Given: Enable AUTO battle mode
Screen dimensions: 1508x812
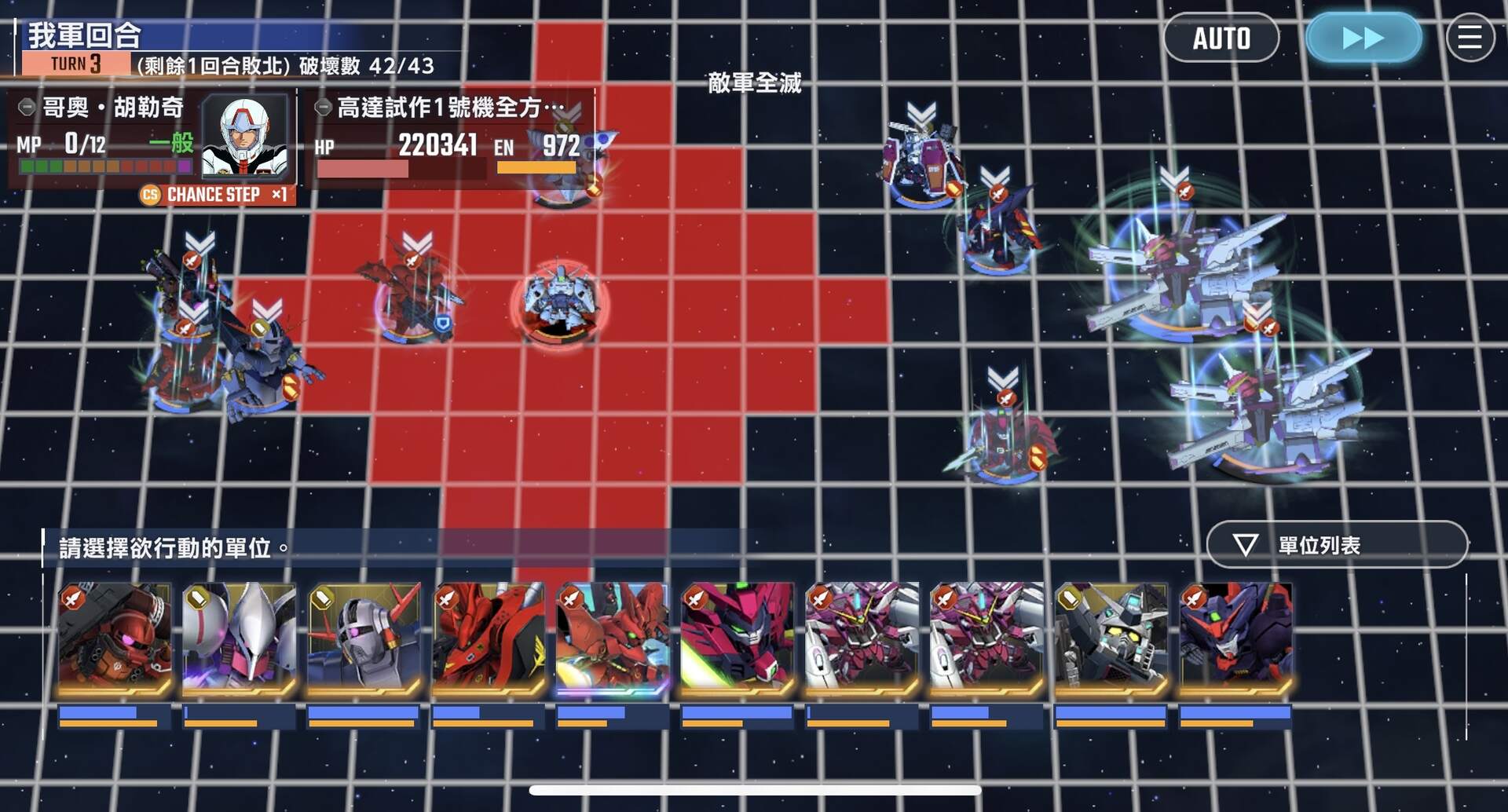Looking at the screenshot, I should click(x=1221, y=37).
